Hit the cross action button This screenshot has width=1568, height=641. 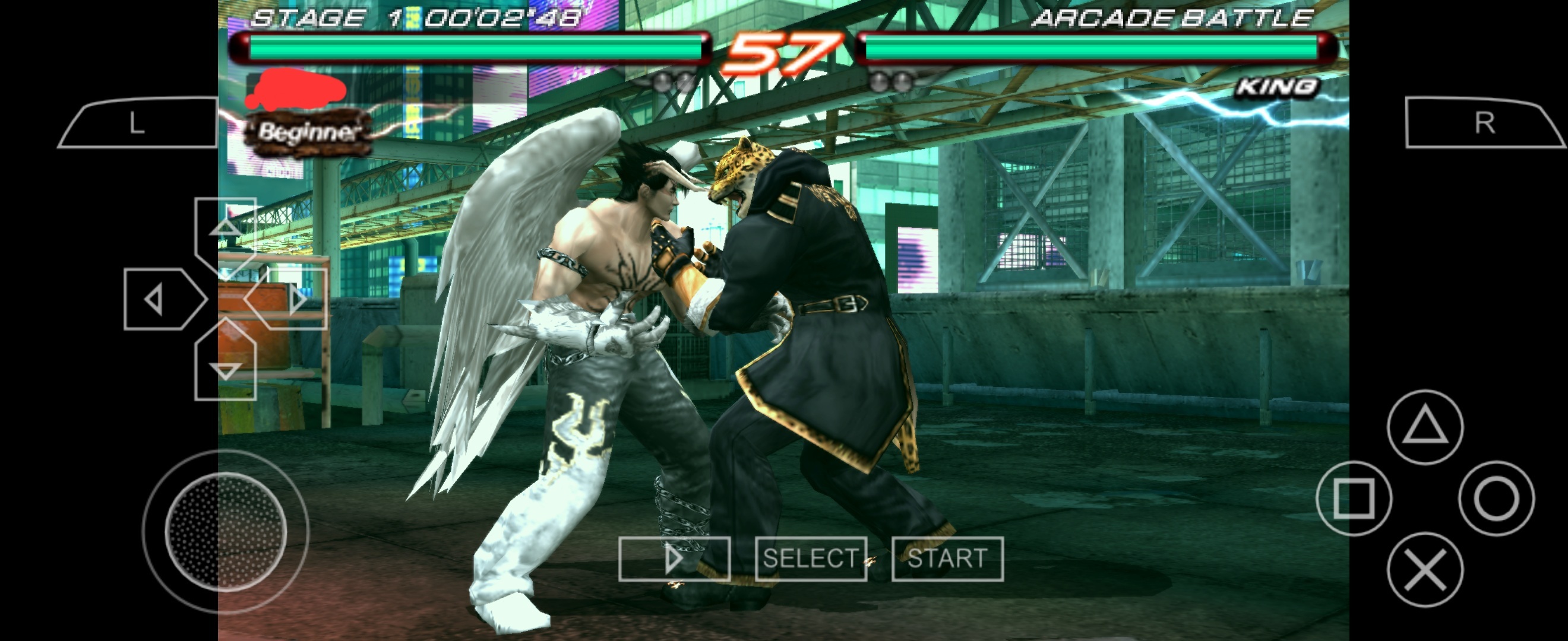(1425, 570)
